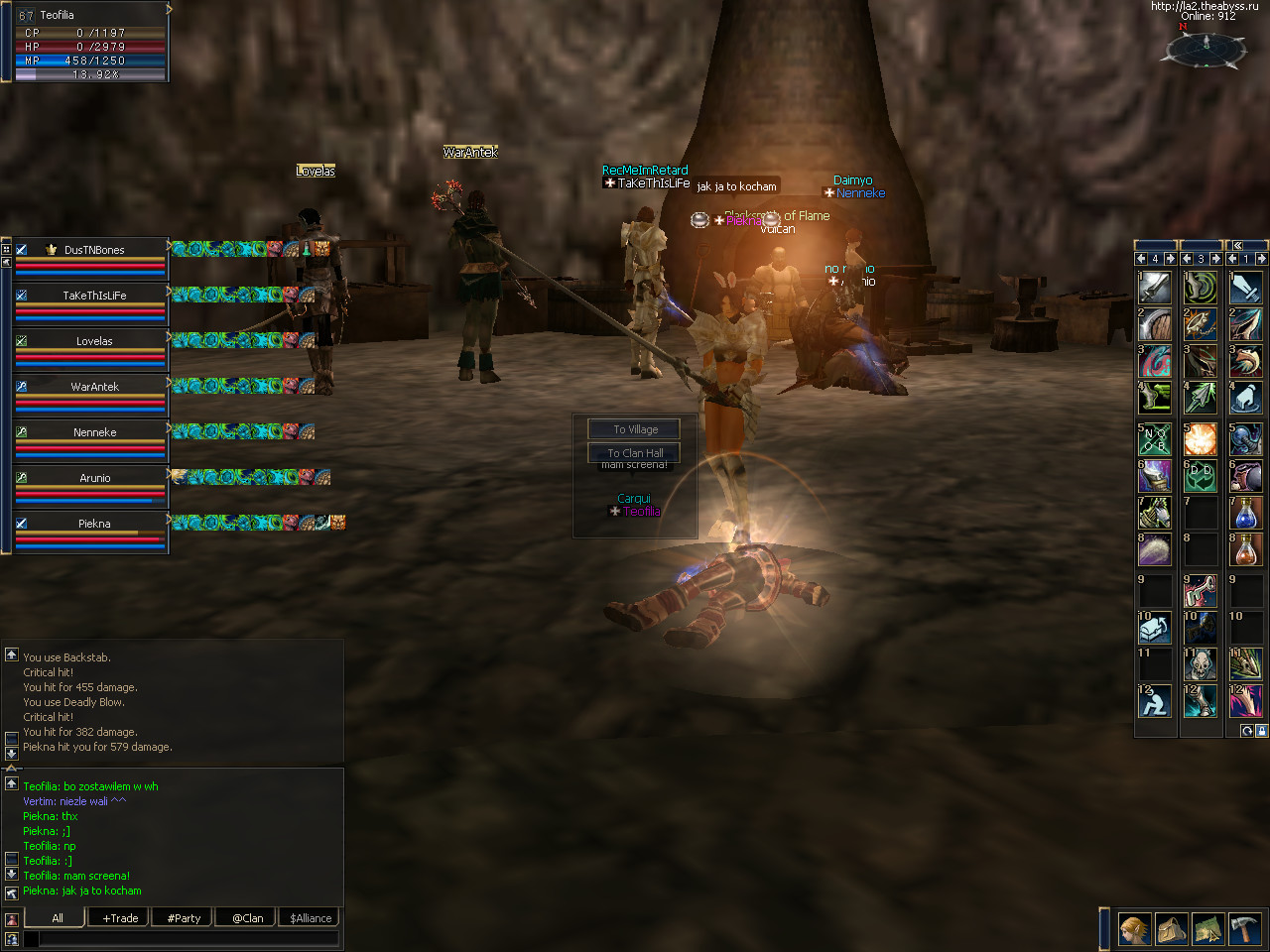Show the @Clan chat tab

tap(247, 918)
